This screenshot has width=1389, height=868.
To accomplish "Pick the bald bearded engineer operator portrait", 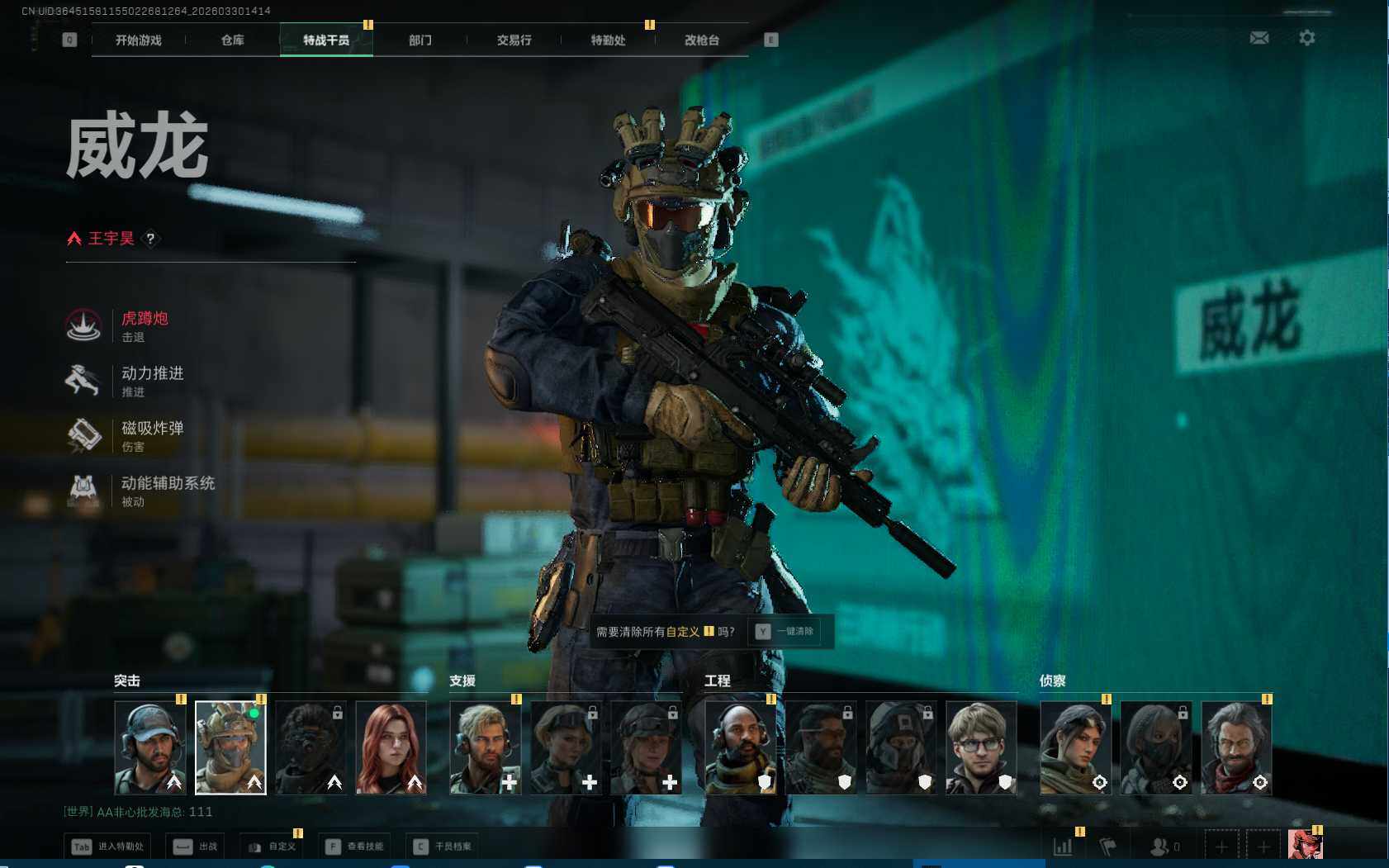I will point(741,747).
